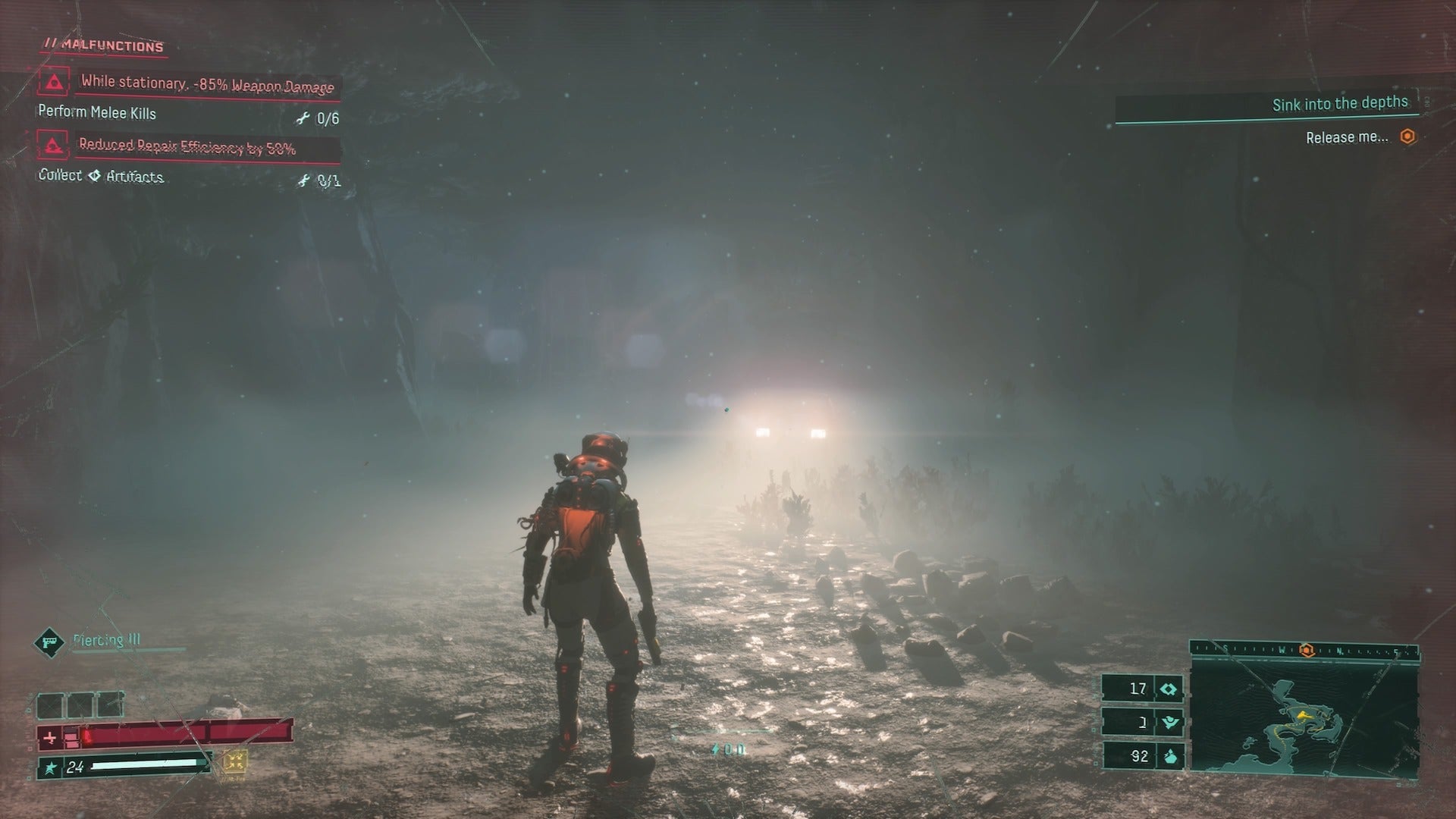This screenshot has height=819, width=1456.
Task: Click the star proficiency level icon
Action: [x=51, y=768]
